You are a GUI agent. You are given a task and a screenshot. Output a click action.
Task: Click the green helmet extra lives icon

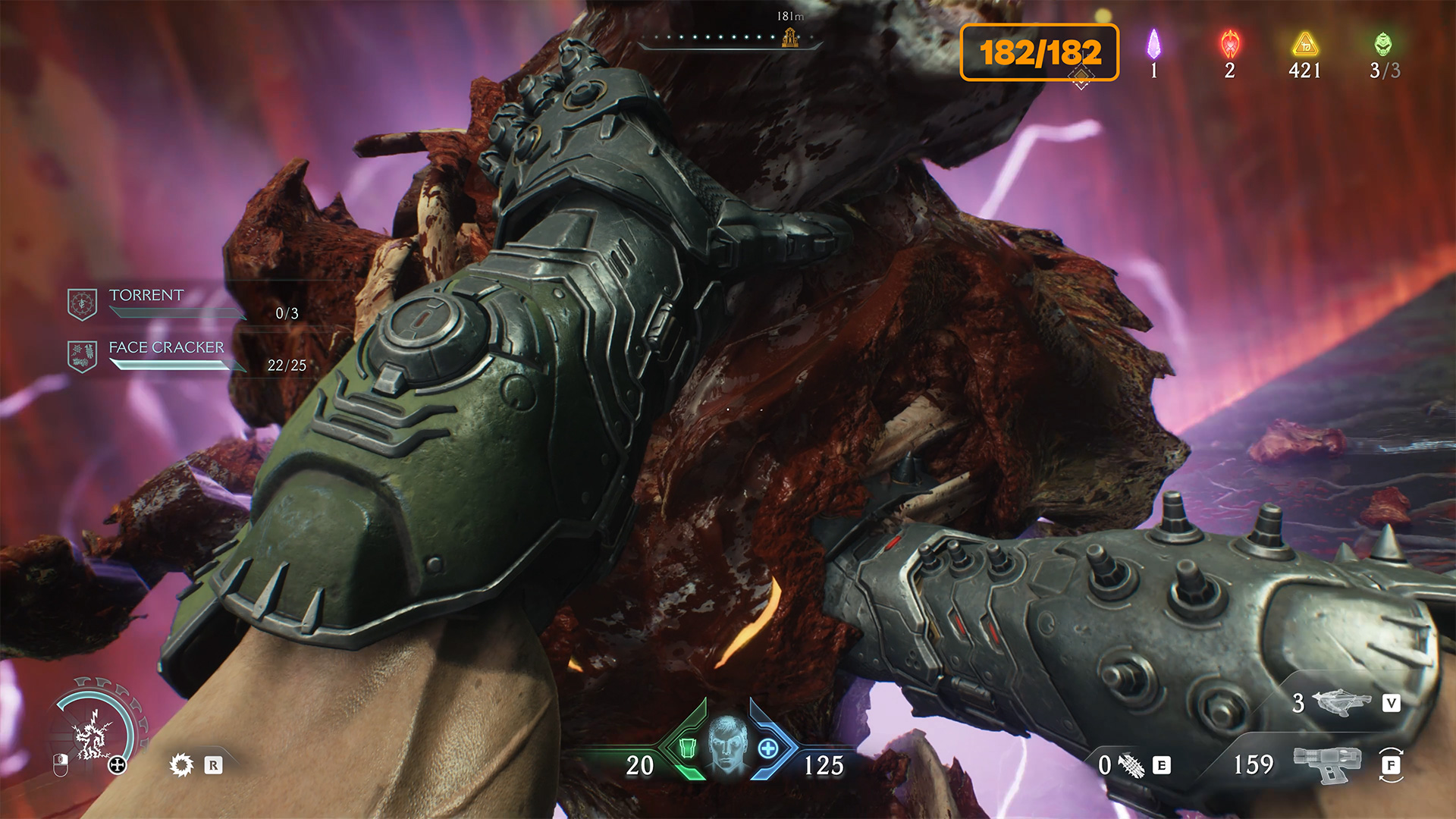[1383, 45]
